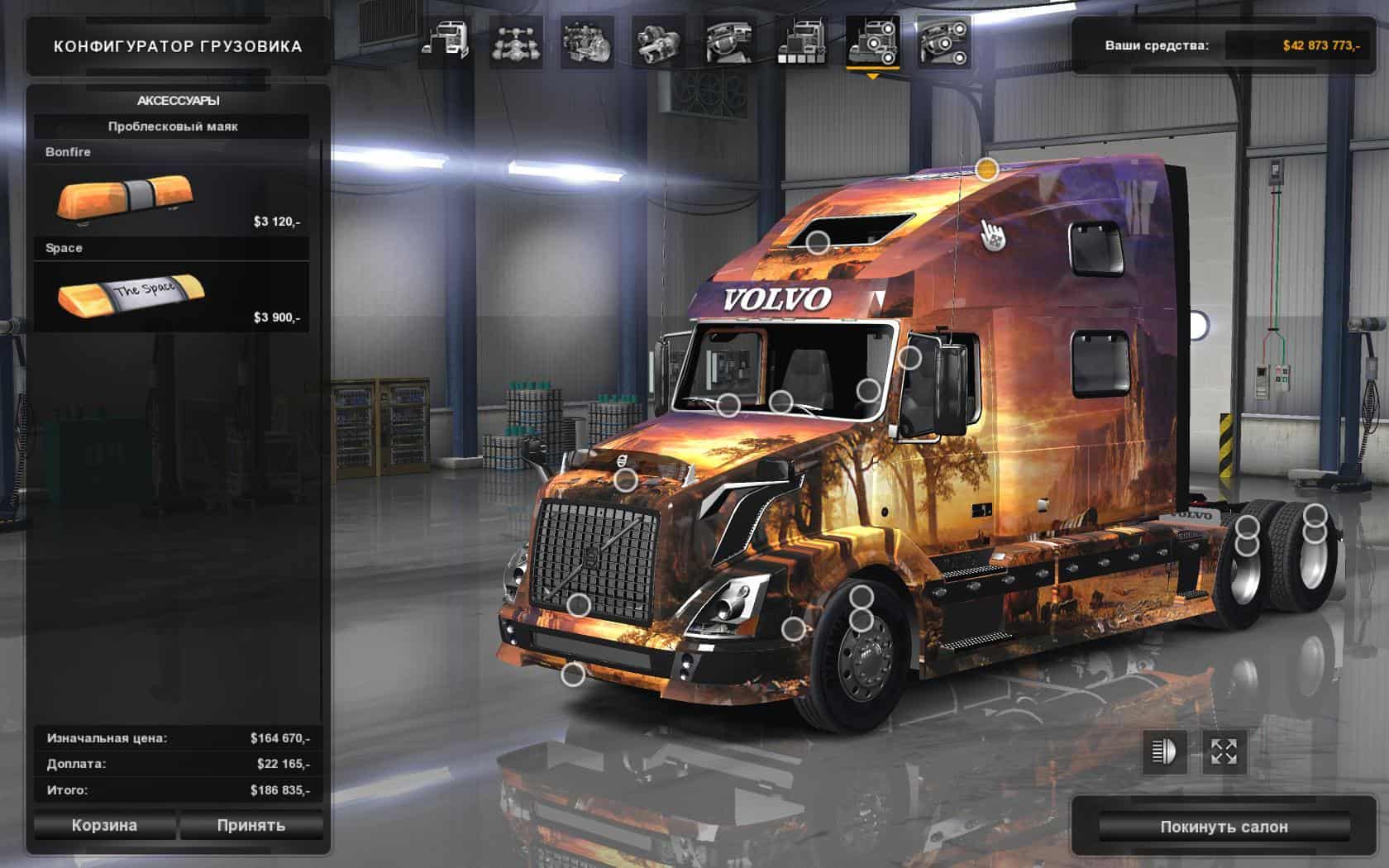
Task: Select the orange roof beacon slot marker
Action: [986, 169]
